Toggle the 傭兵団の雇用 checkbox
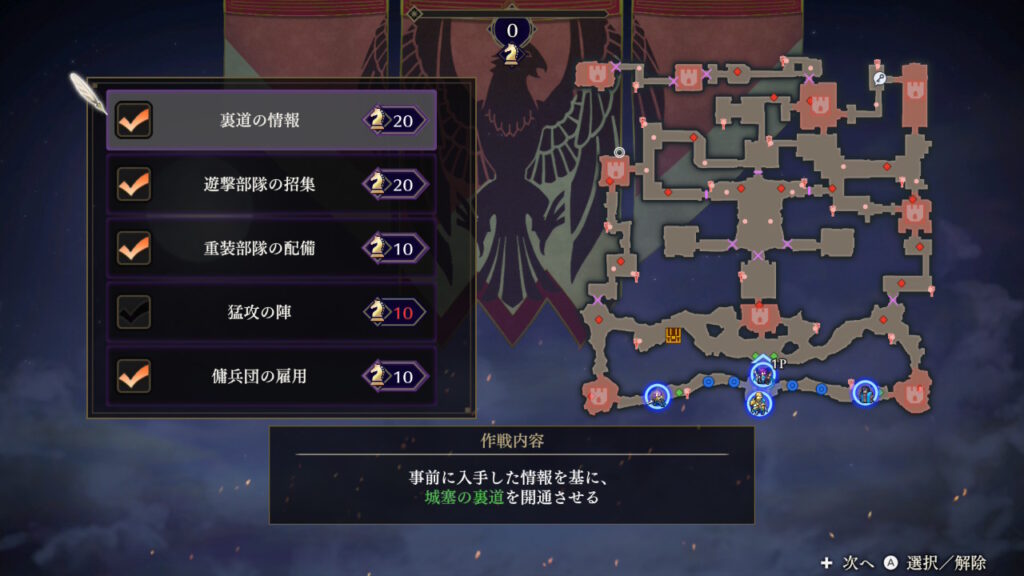Screen dimensions: 1024x576 pos(134,376)
